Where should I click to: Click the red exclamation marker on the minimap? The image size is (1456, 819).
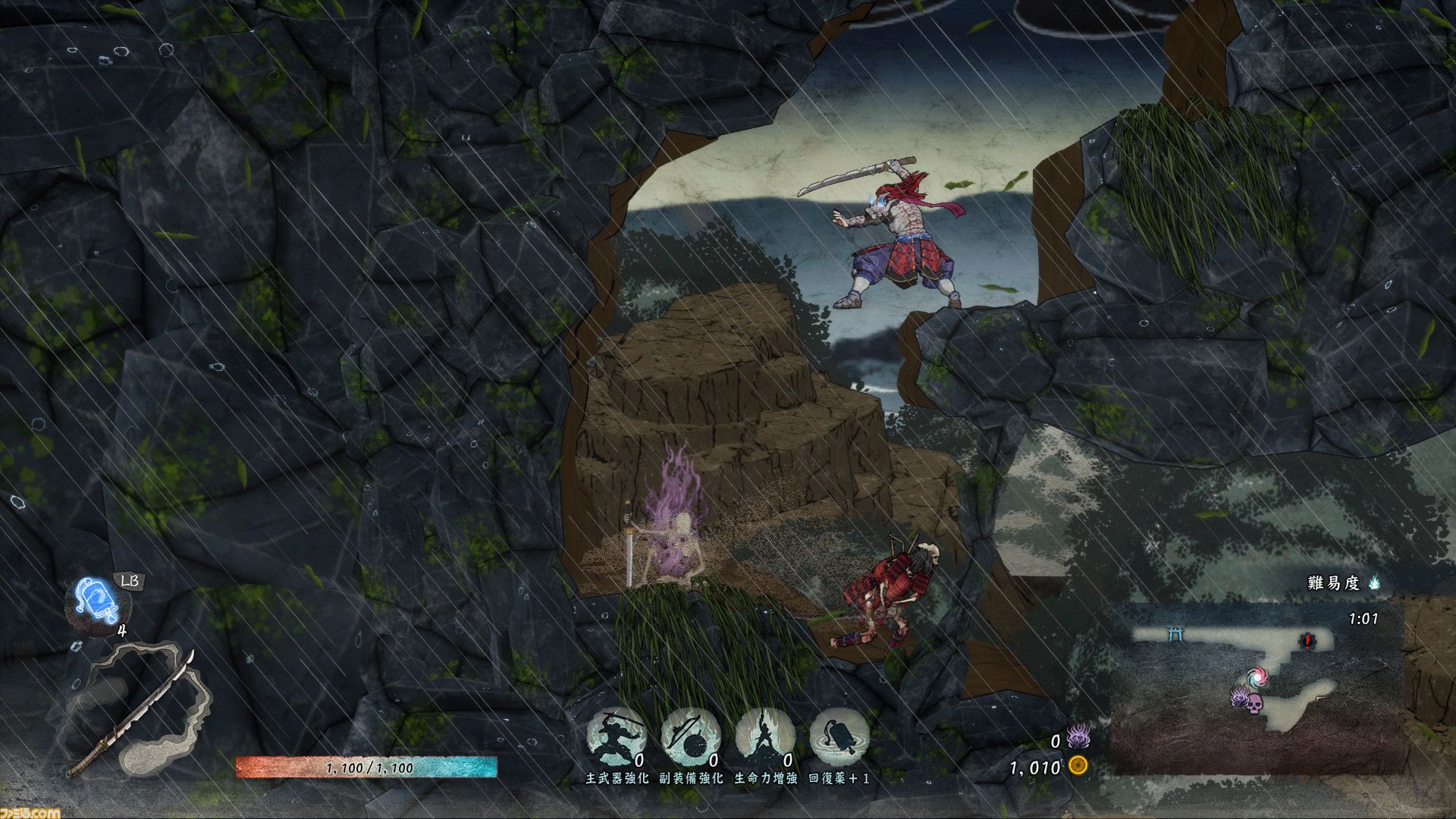pyautogui.click(x=1307, y=642)
